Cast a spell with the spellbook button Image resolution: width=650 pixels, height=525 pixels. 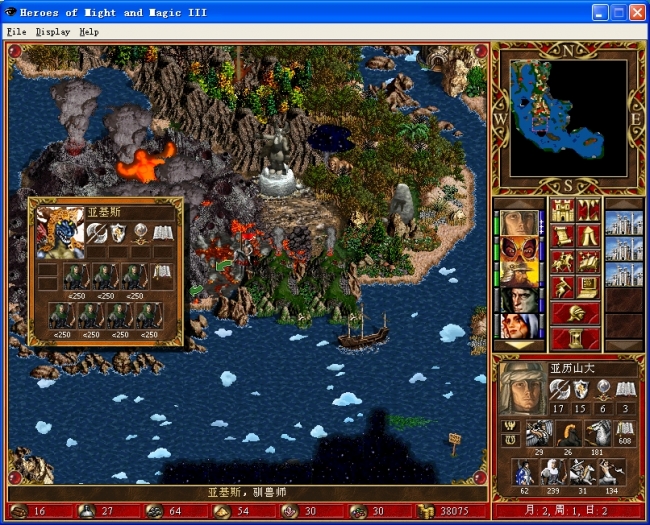click(x=588, y=262)
